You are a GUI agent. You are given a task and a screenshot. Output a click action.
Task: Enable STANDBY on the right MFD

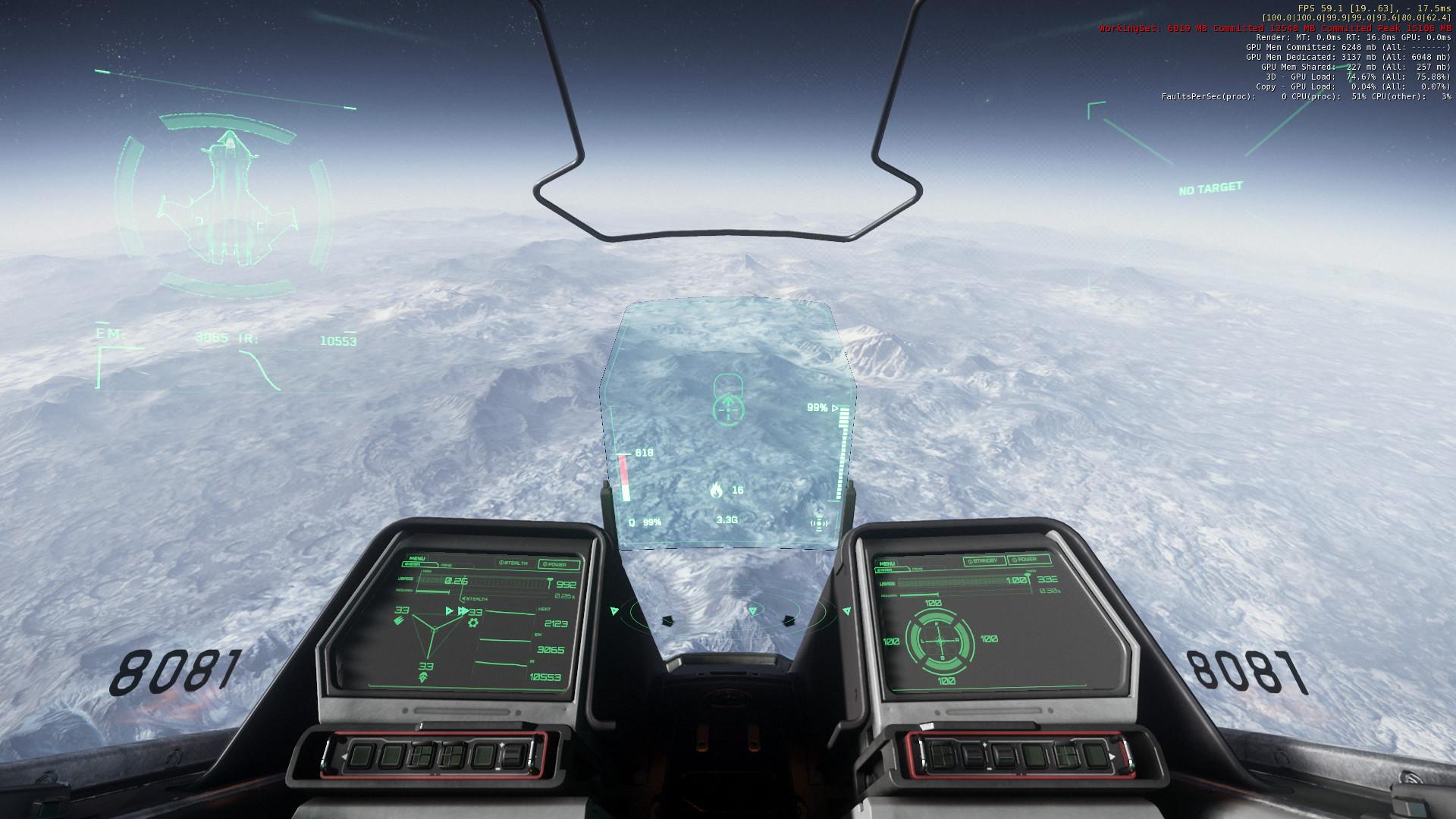pyautogui.click(x=984, y=560)
